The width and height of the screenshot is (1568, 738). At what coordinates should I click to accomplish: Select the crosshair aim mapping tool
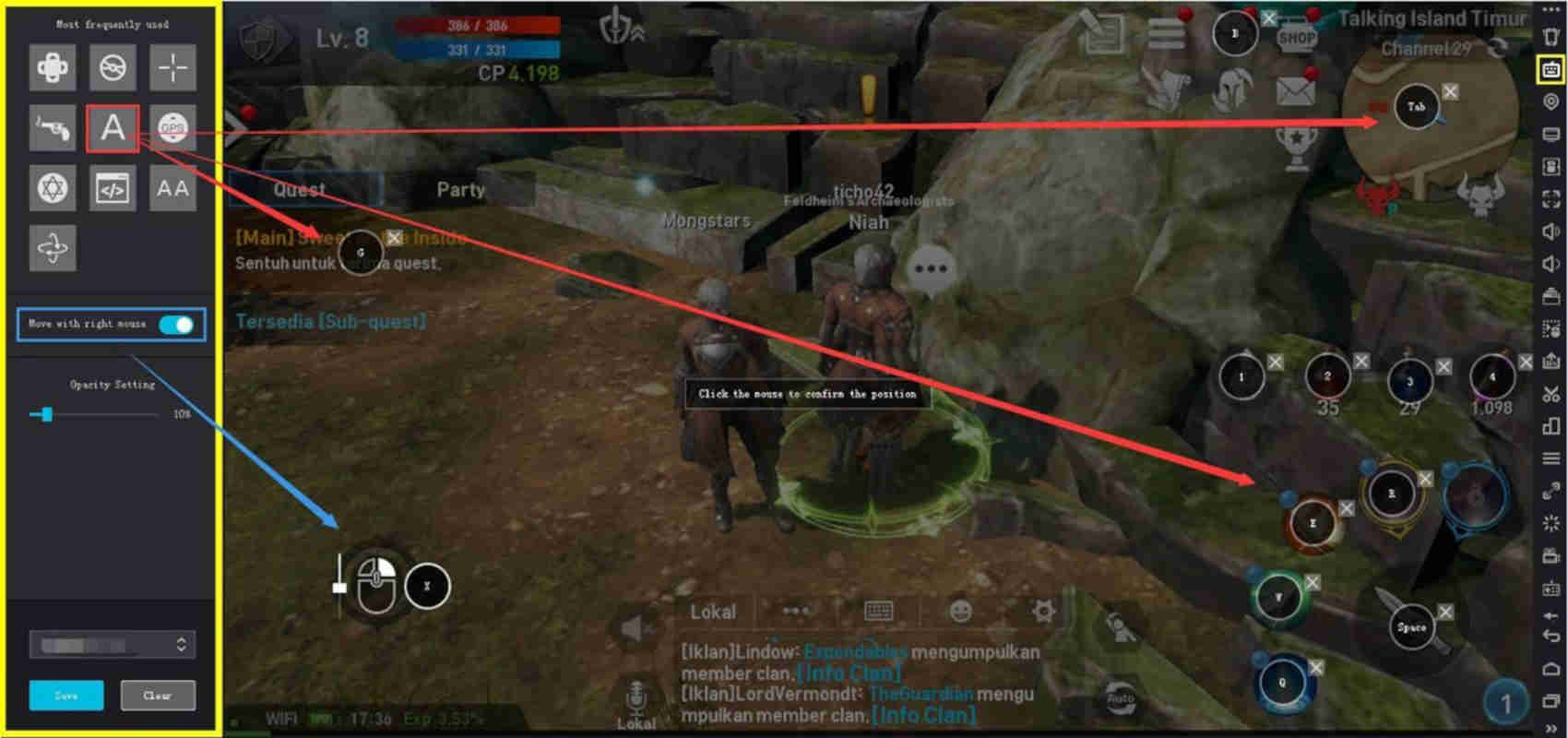click(173, 67)
